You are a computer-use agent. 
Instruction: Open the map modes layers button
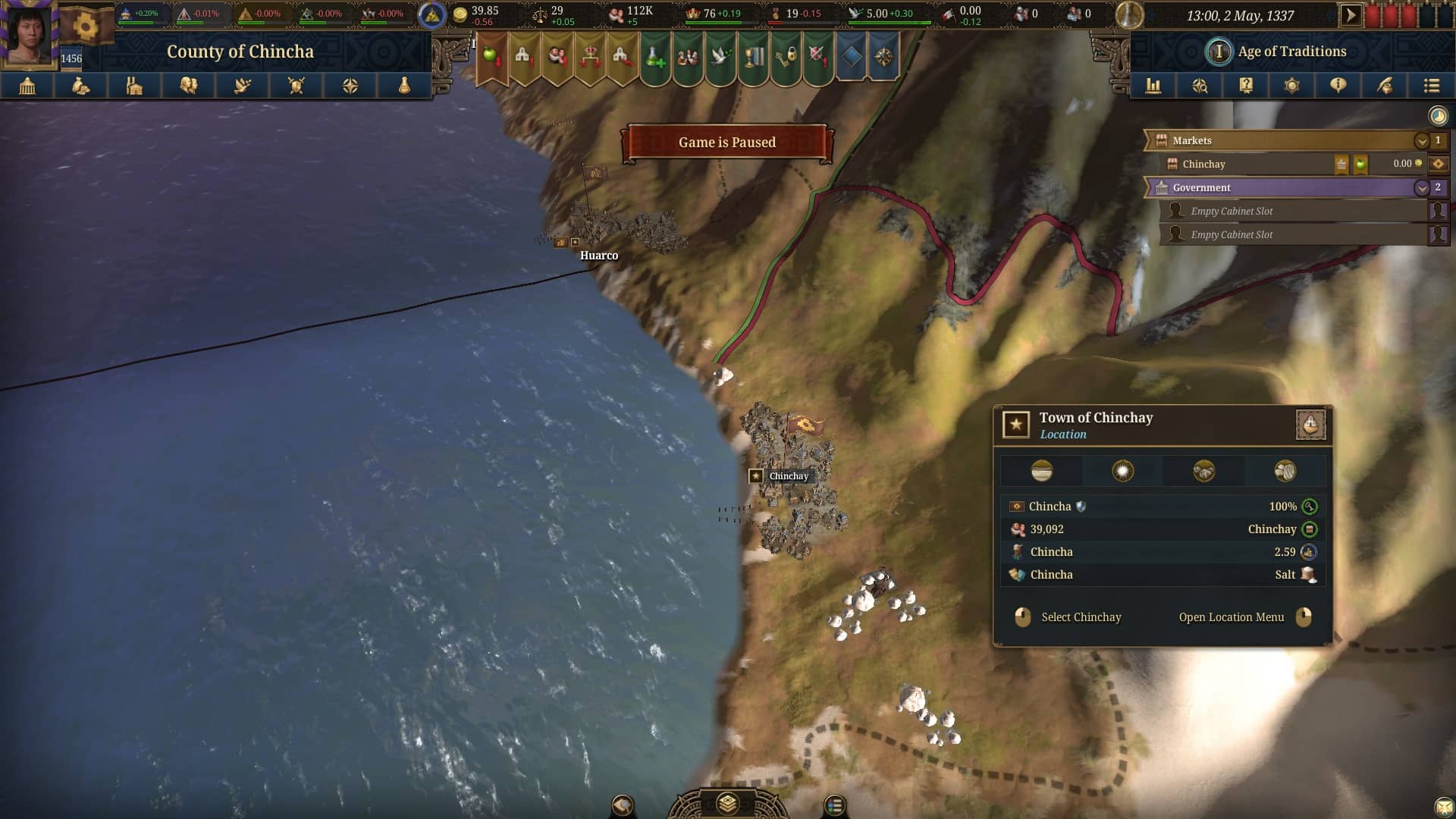click(727, 803)
